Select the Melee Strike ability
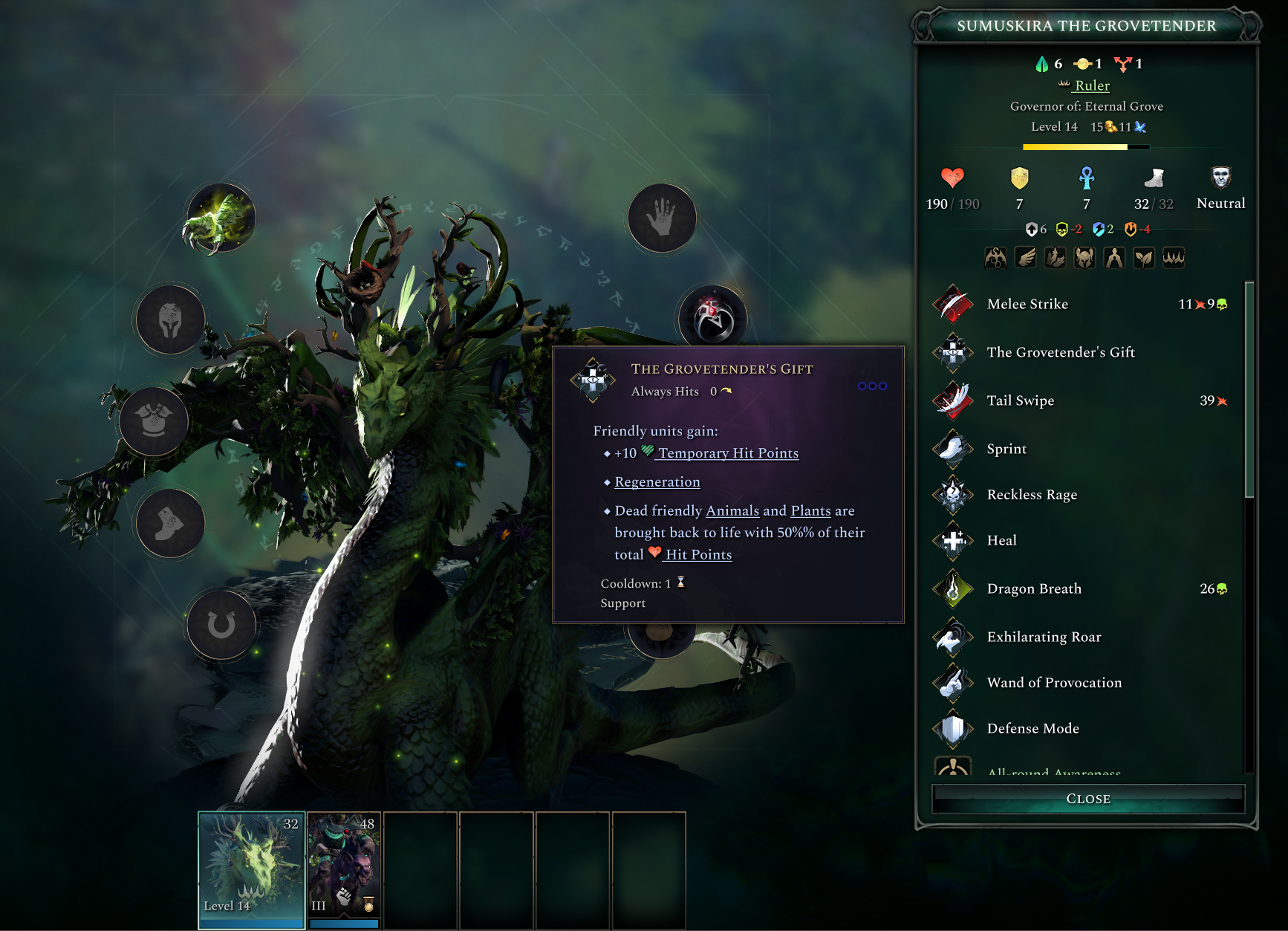This screenshot has height=931, width=1288. pyautogui.click(x=1027, y=304)
